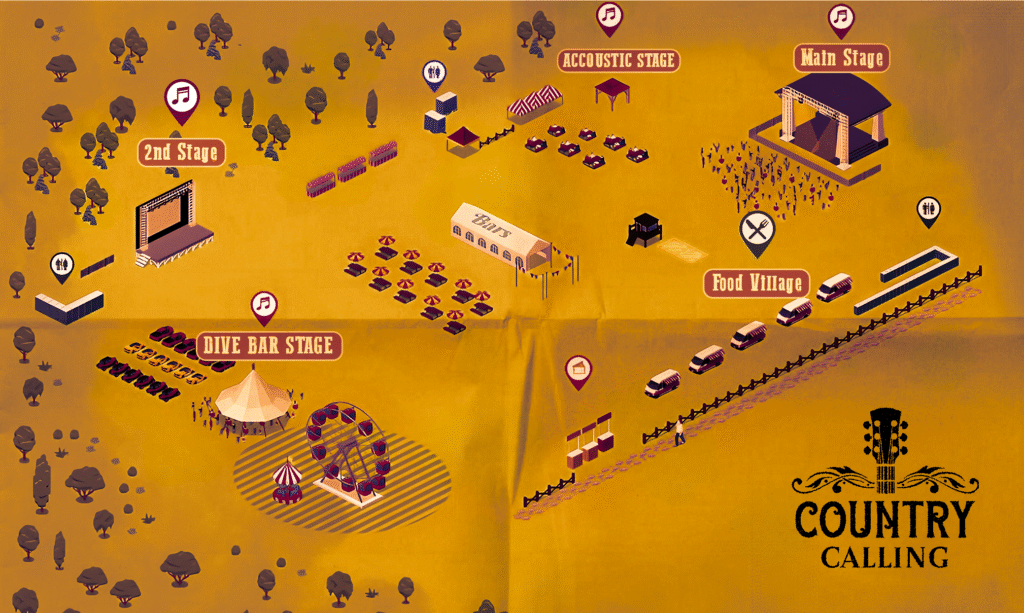This screenshot has width=1024, height=613.
Task: Select the 2nd Stage music note pin
Action: 181,98
